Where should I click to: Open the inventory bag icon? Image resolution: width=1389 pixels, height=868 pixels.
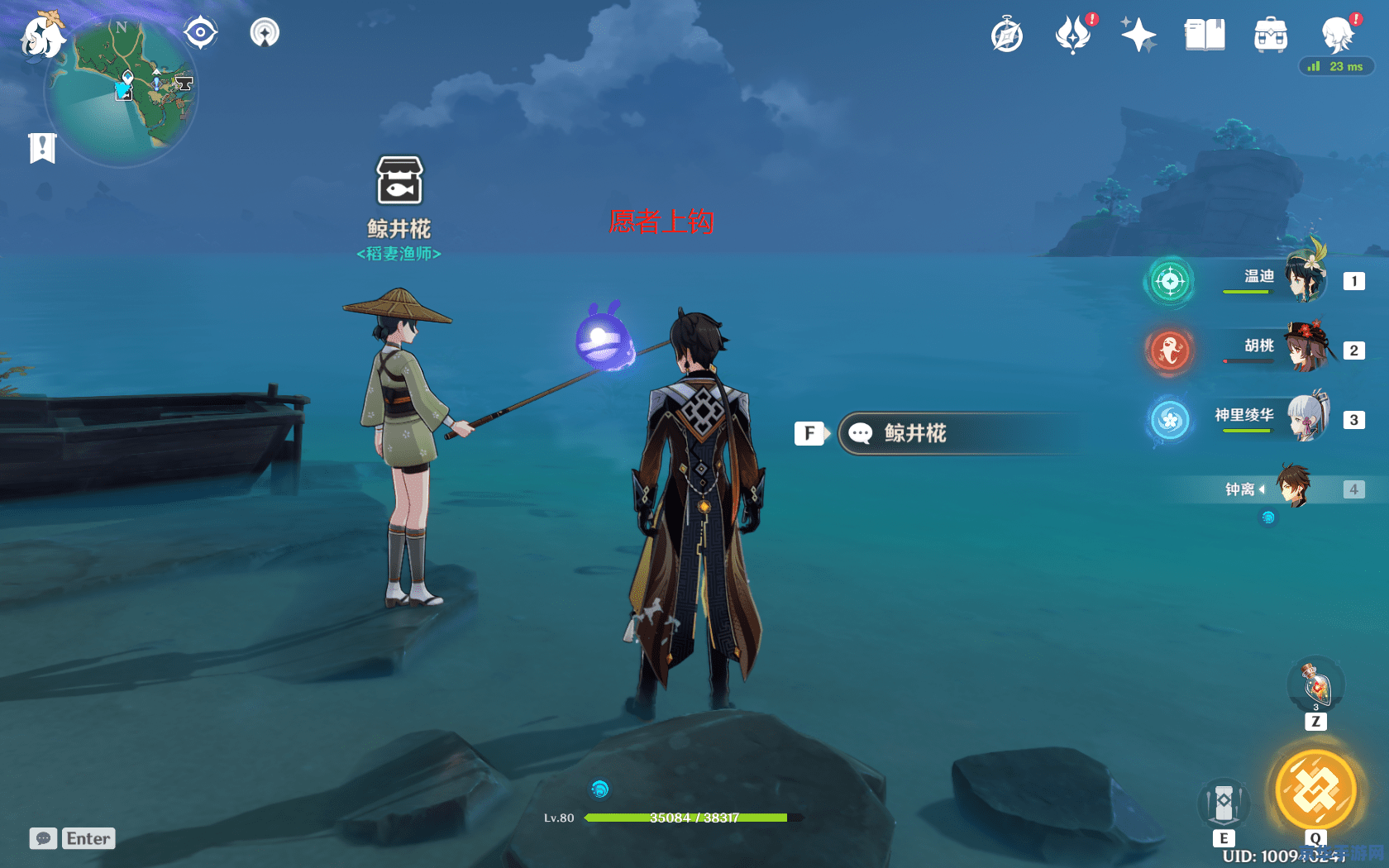coord(1271,35)
